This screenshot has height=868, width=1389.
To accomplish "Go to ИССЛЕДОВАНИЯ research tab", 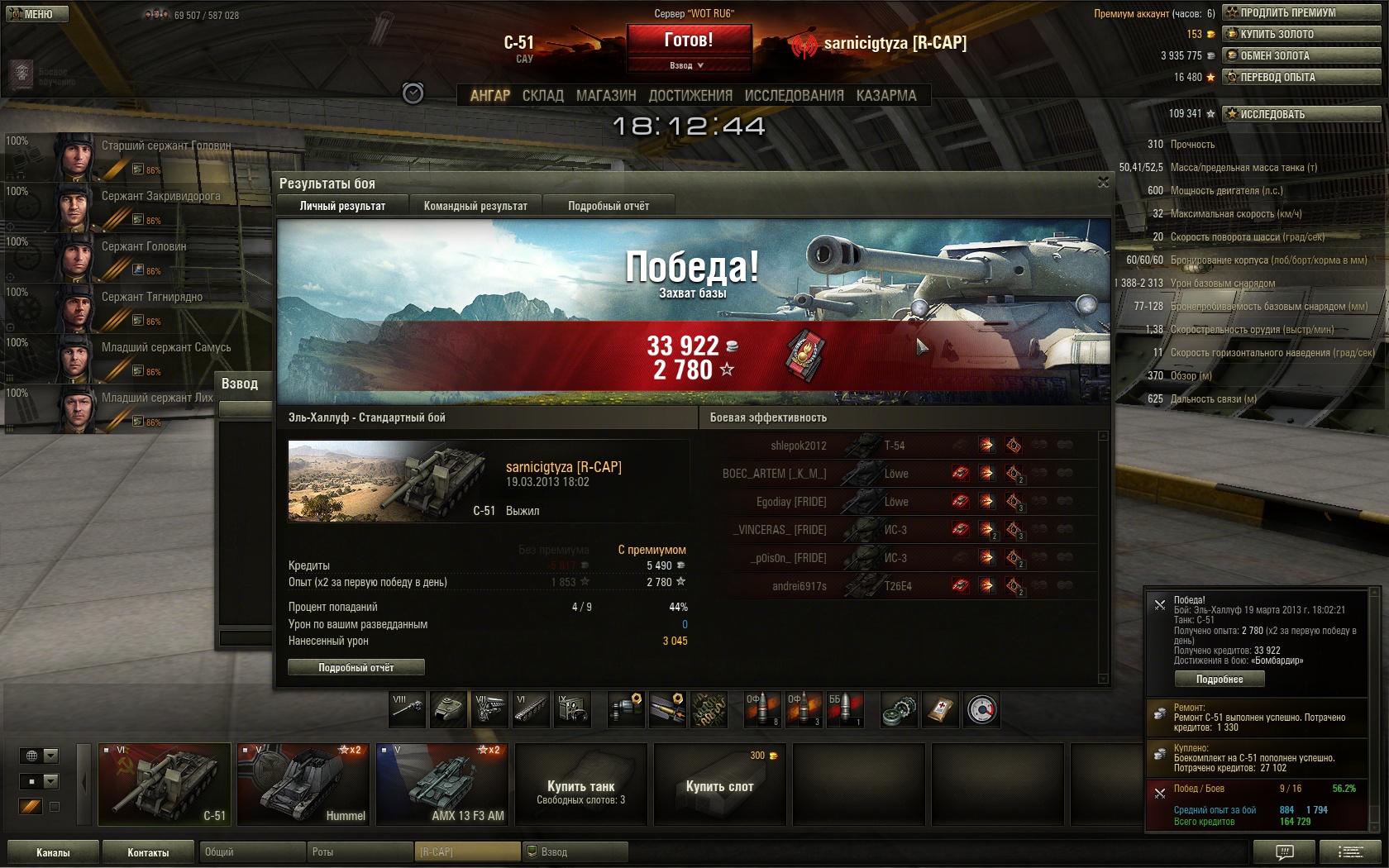I will (x=794, y=96).
